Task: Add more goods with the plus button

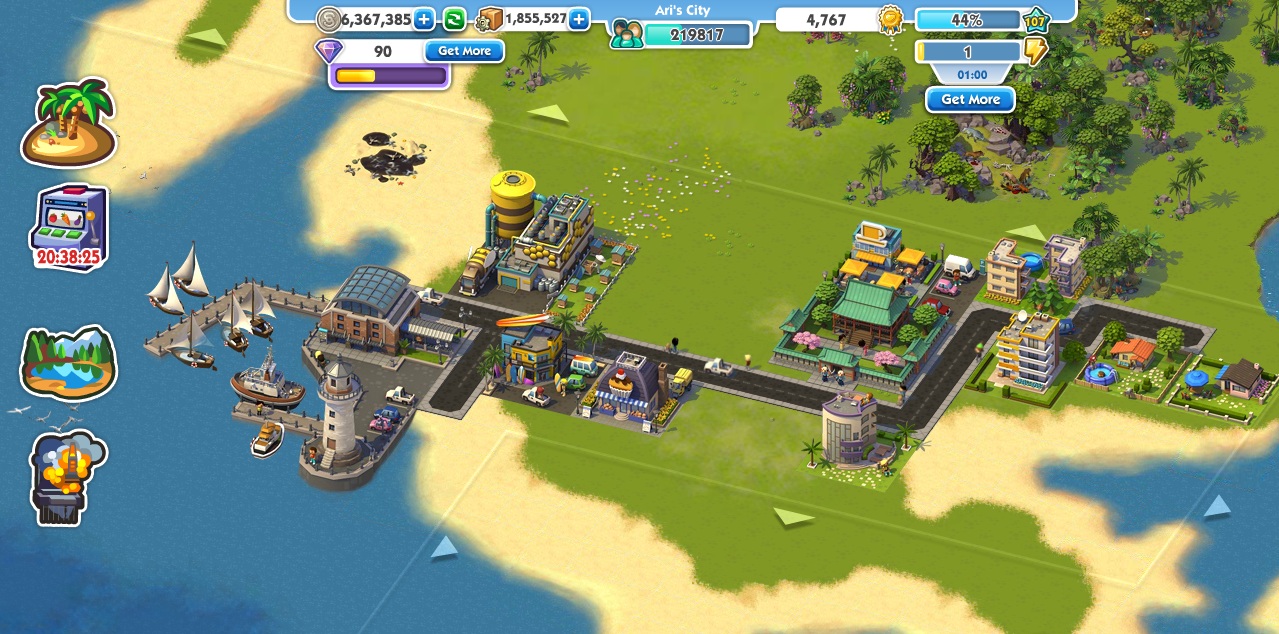Action: (x=578, y=19)
